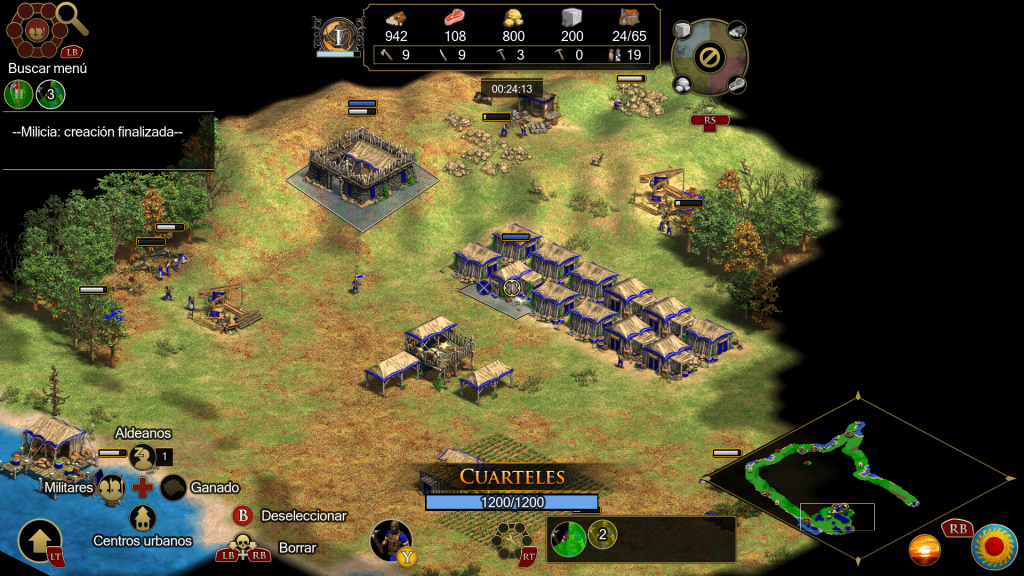Click the green villager group icon

pos(19,95)
